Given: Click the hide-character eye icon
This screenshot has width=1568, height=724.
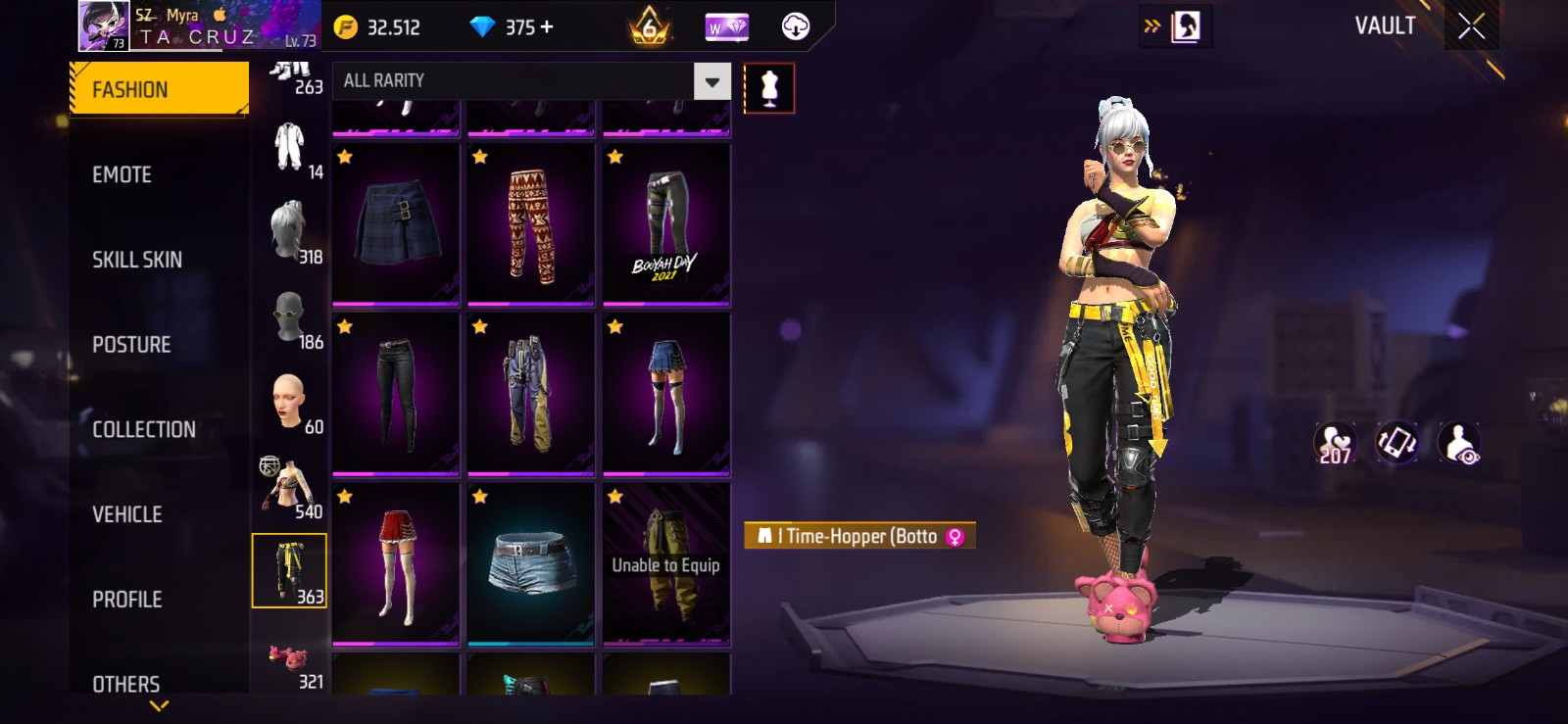Looking at the screenshot, I should click(1460, 444).
